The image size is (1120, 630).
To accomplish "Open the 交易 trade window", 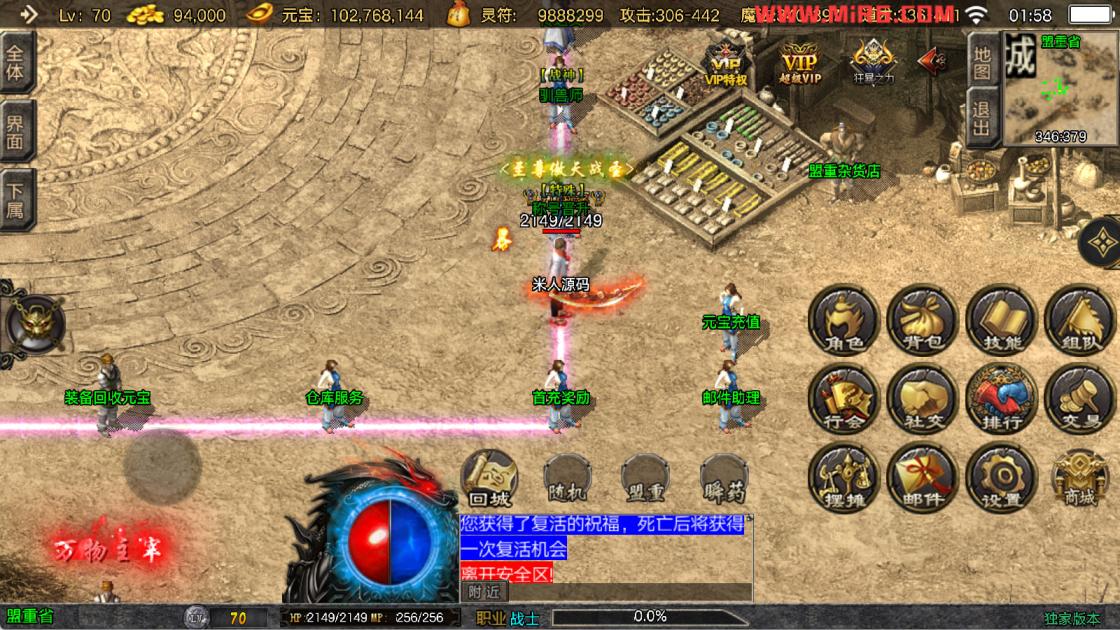I will 1079,400.
